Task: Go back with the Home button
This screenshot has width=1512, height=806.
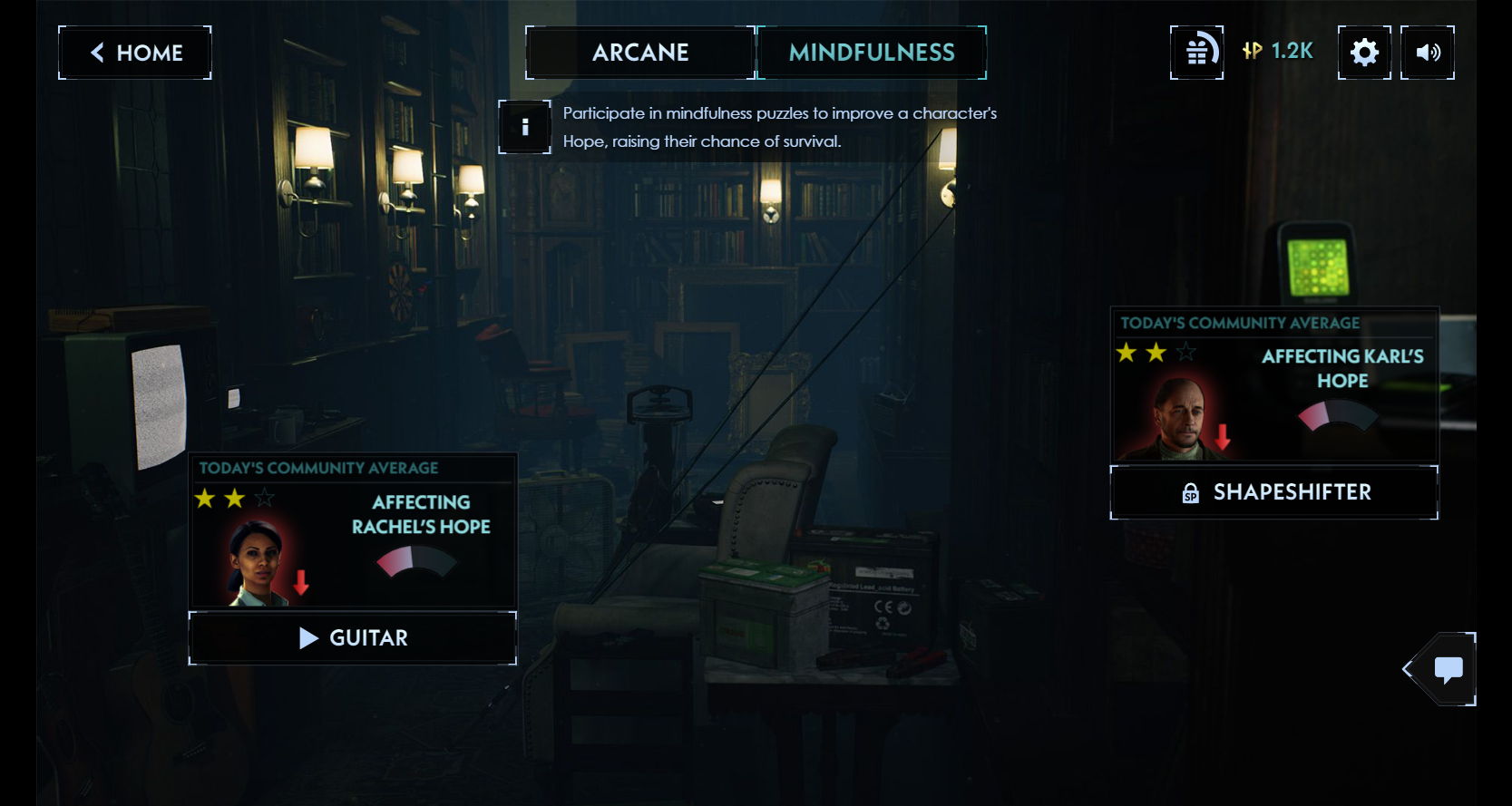Action: coord(135,53)
